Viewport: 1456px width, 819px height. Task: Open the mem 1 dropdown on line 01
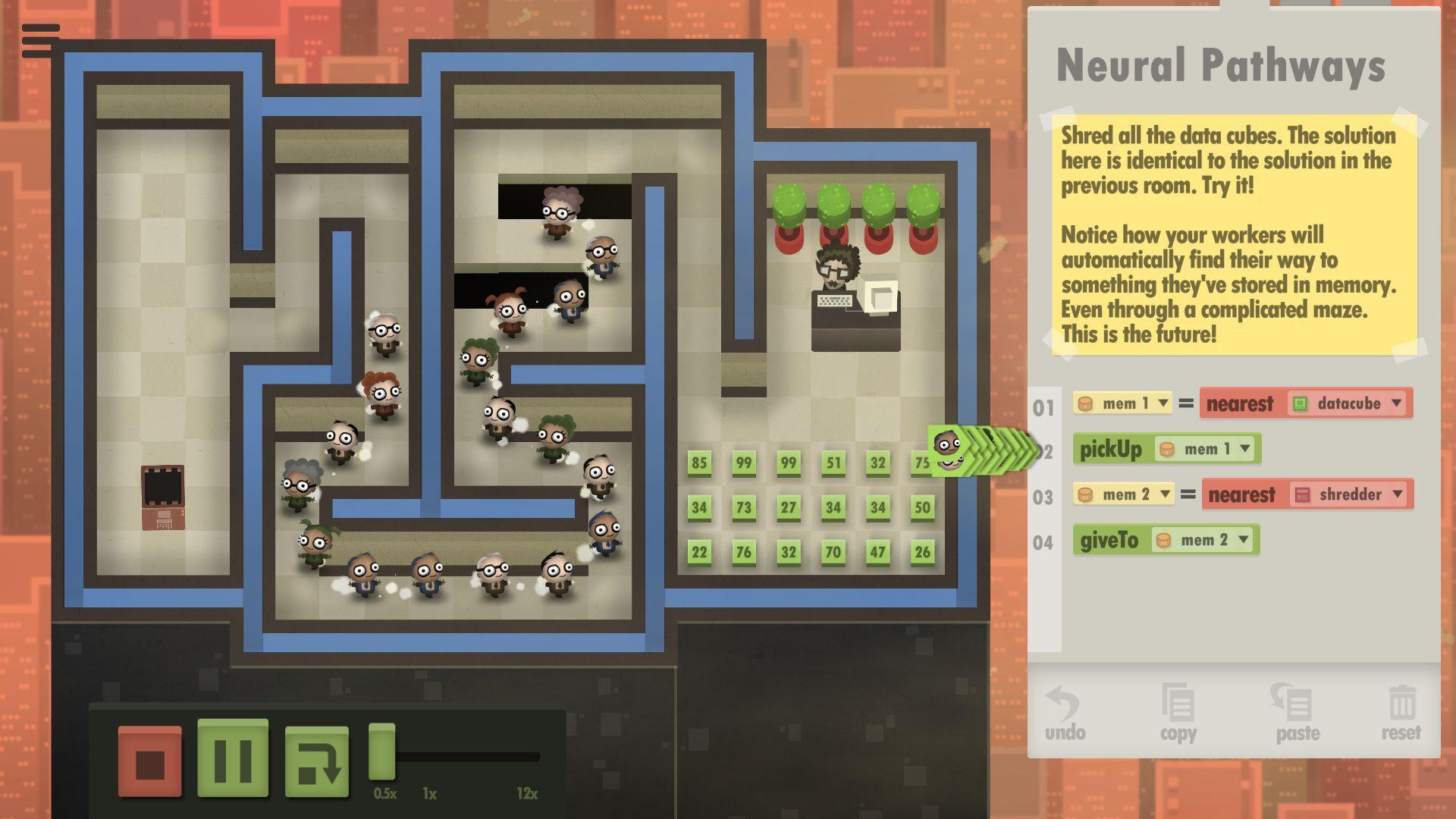click(x=1163, y=403)
